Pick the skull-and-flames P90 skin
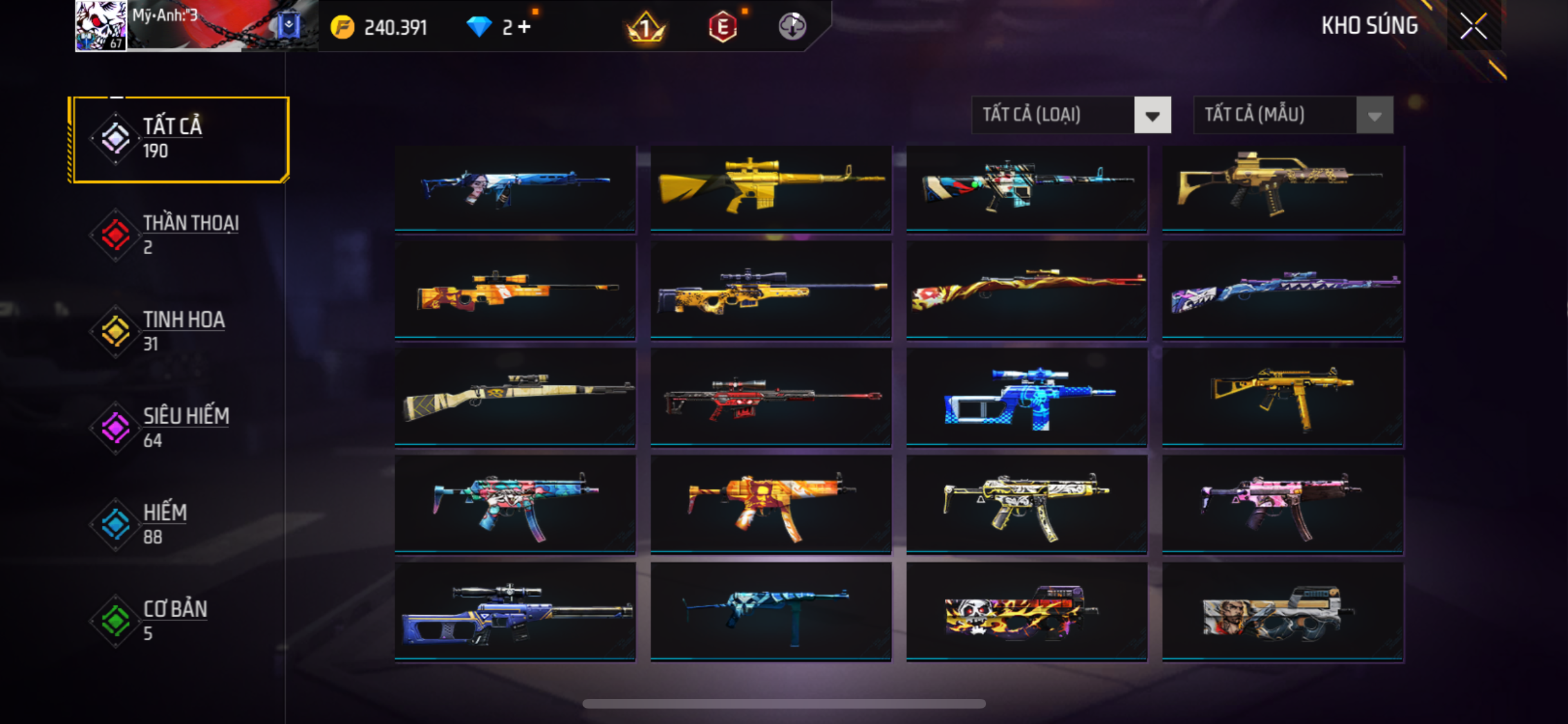Viewport: 1568px width, 724px height. point(1027,612)
